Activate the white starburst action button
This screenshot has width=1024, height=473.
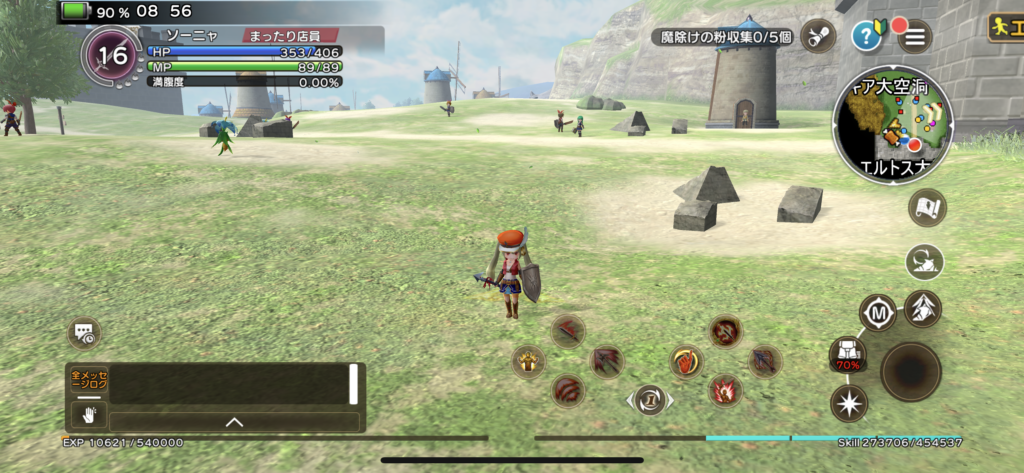(849, 404)
